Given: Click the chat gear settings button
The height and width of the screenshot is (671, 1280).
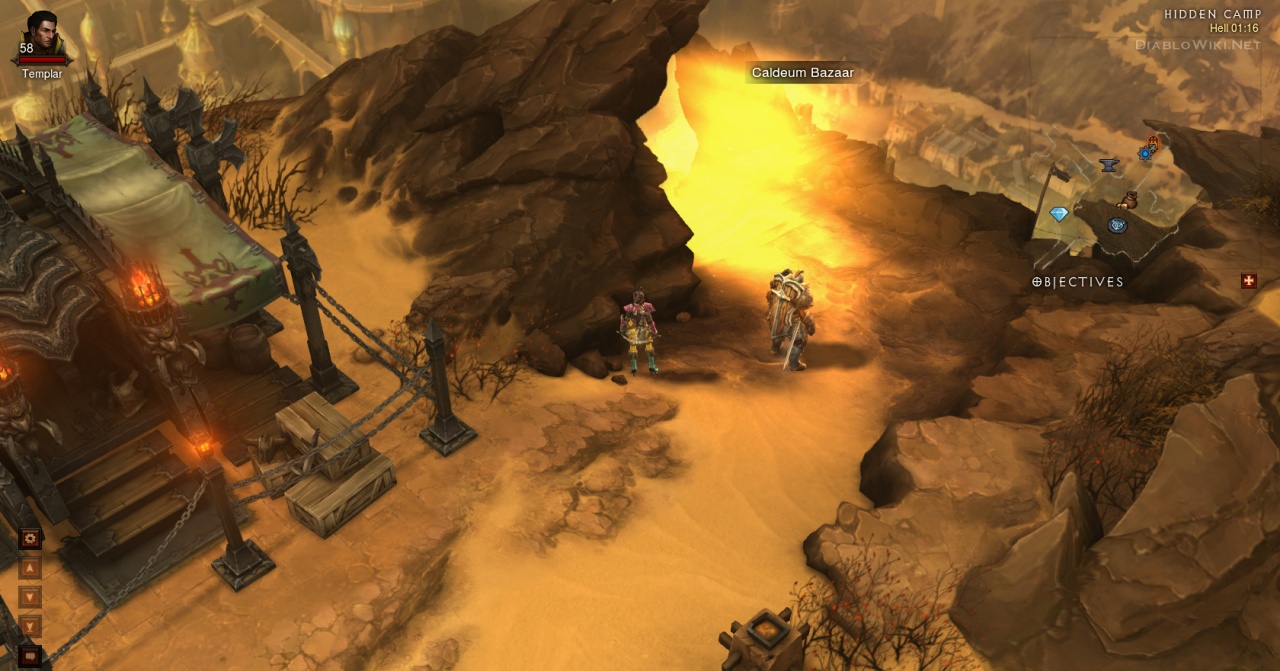Looking at the screenshot, I should pos(30,539).
